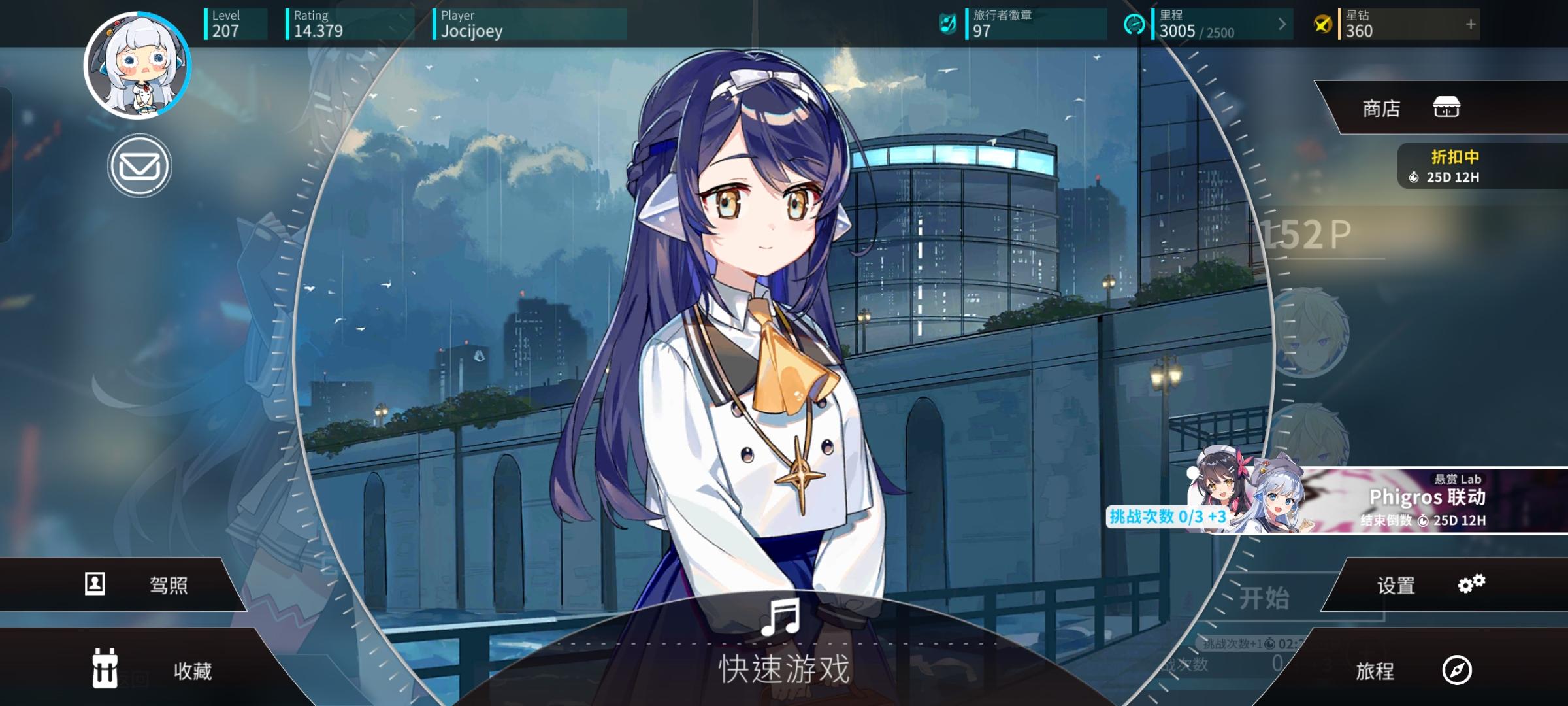Open settings using the gears icon
1568x706 pixels.
tap(1471, 584)
